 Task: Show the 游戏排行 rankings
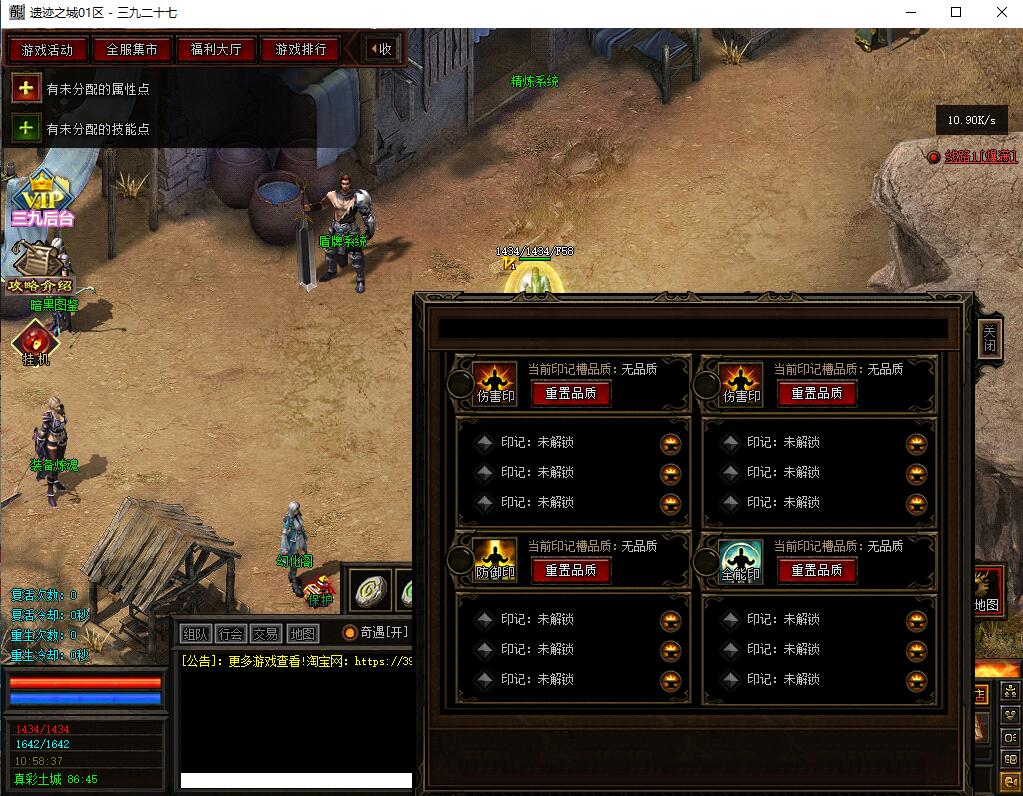[x=300, y=49]
